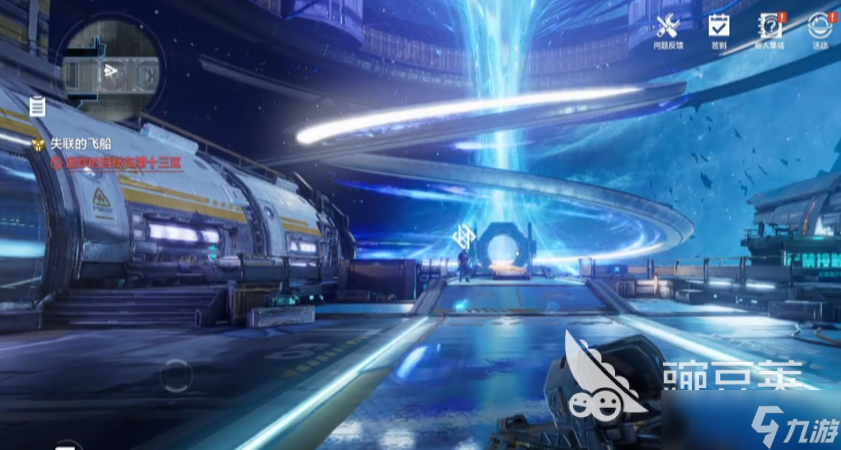Open 问题反馈 wrench and screwdriver icon
Viewport: 841px width, 450px height.
tap(668, 26)
